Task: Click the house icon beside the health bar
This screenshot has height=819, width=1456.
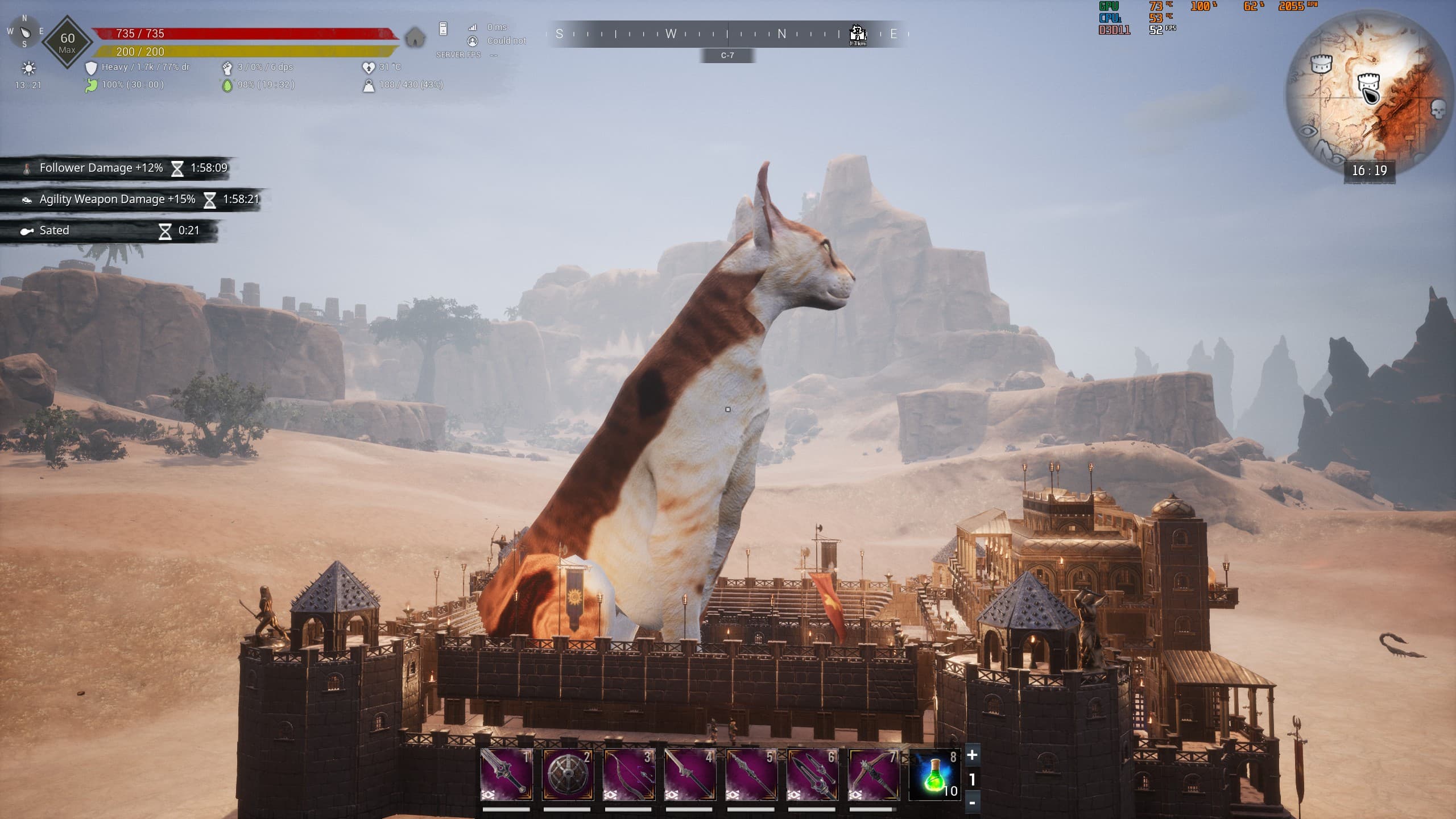Action: (416, 38)
